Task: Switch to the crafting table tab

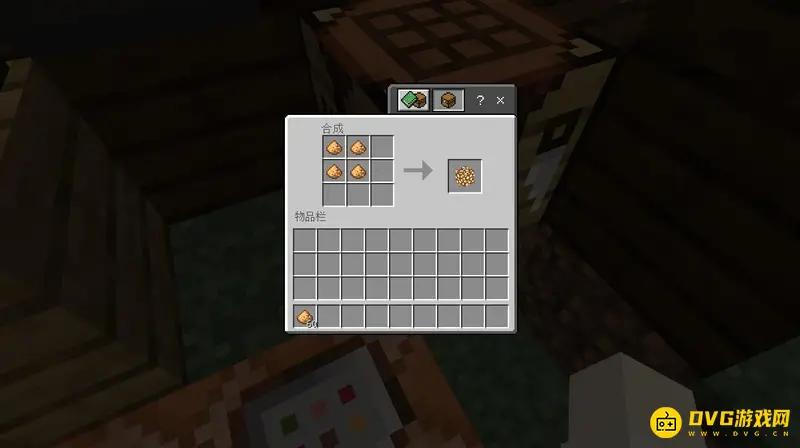Action: [x=449, y=100]
